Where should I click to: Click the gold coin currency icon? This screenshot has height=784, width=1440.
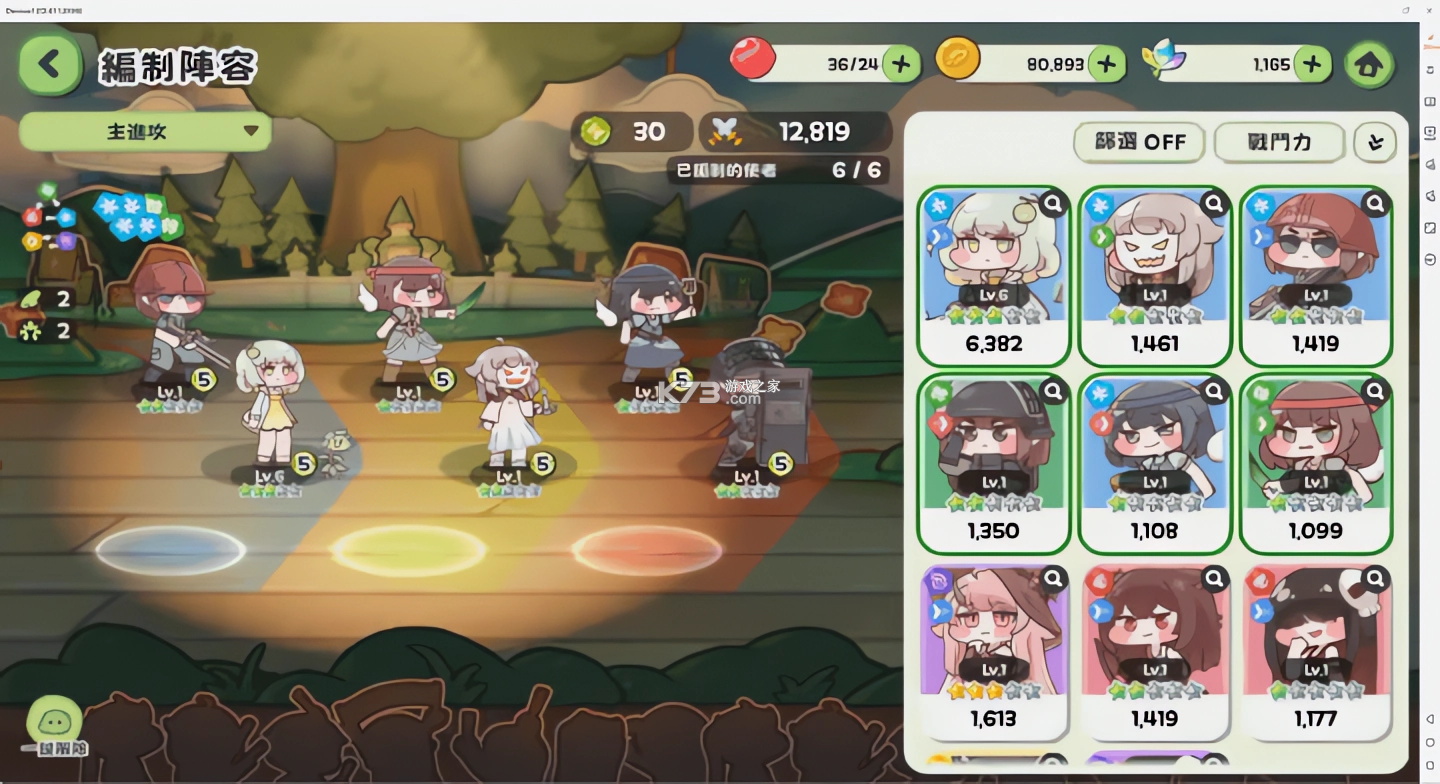(959, 61)
